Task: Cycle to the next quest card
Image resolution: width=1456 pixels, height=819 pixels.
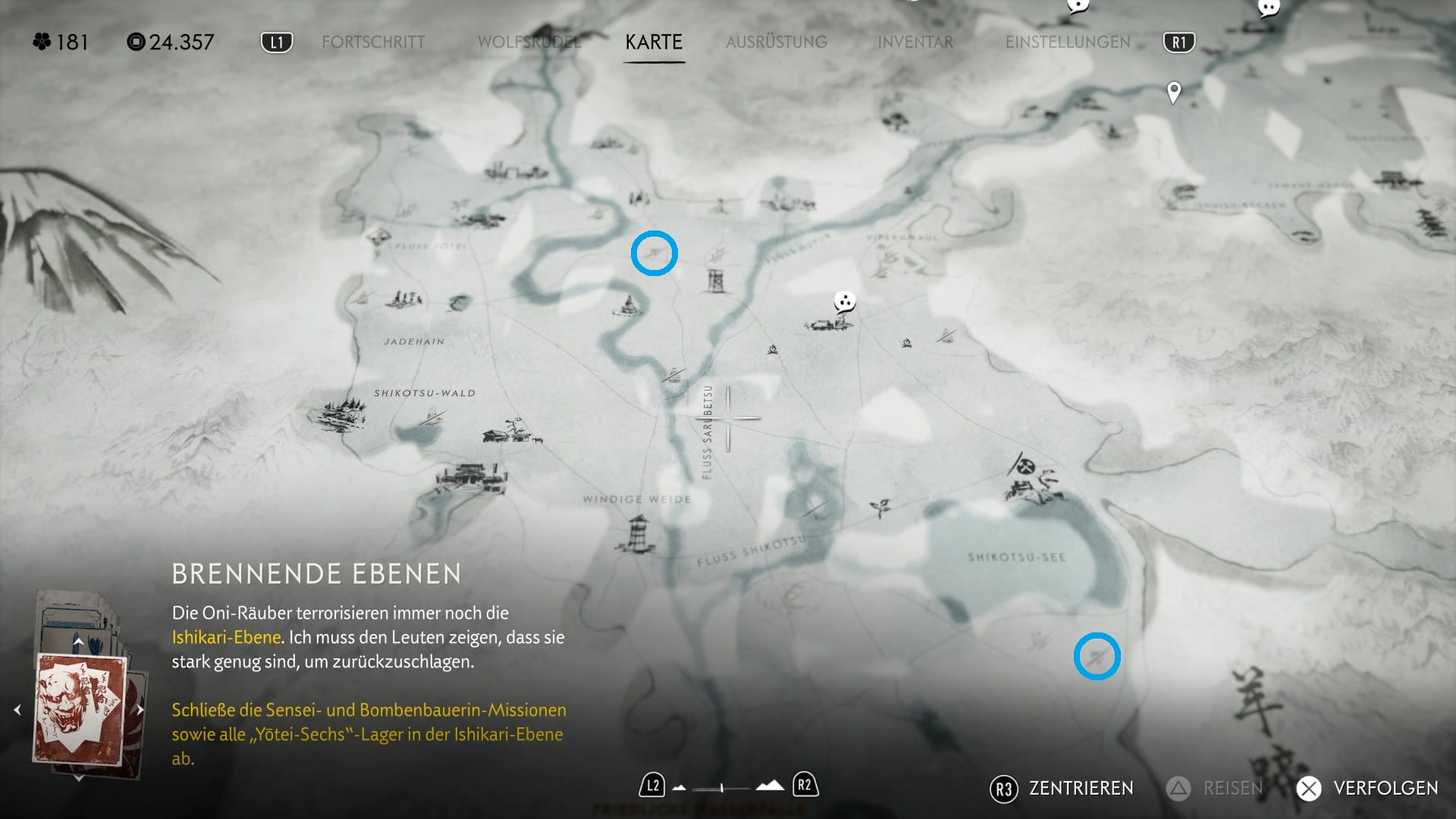Action: pos(140,710)
